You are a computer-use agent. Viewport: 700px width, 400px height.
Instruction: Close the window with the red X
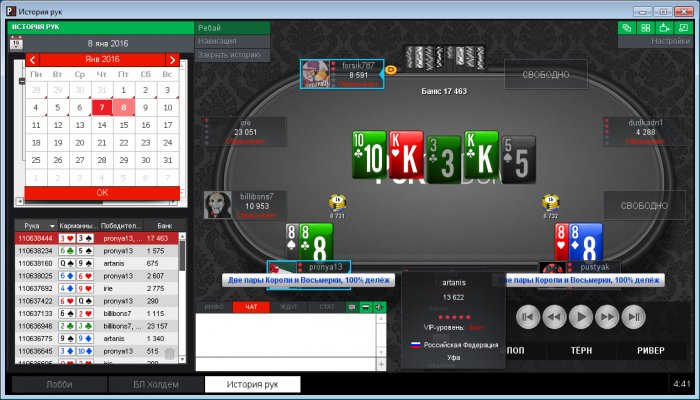tap(686, 8)
